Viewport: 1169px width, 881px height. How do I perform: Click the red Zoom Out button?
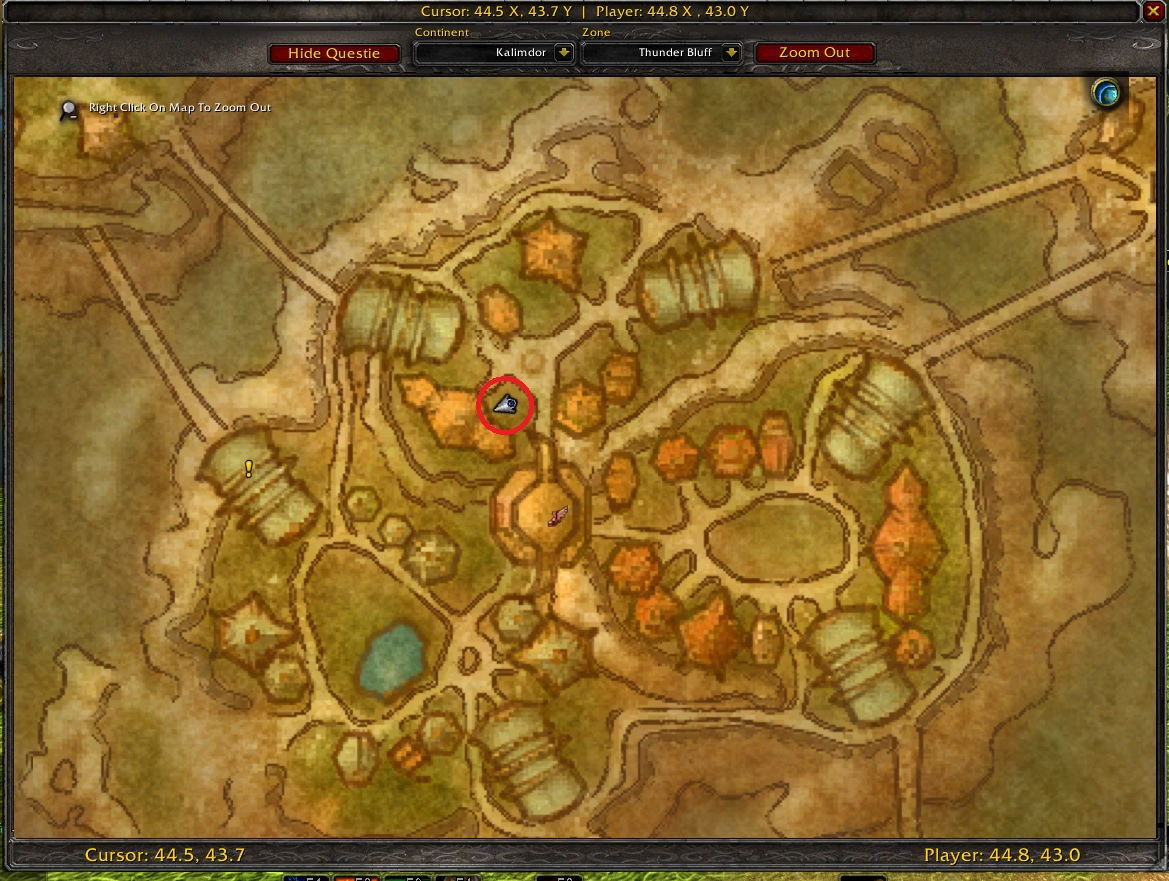814,53
